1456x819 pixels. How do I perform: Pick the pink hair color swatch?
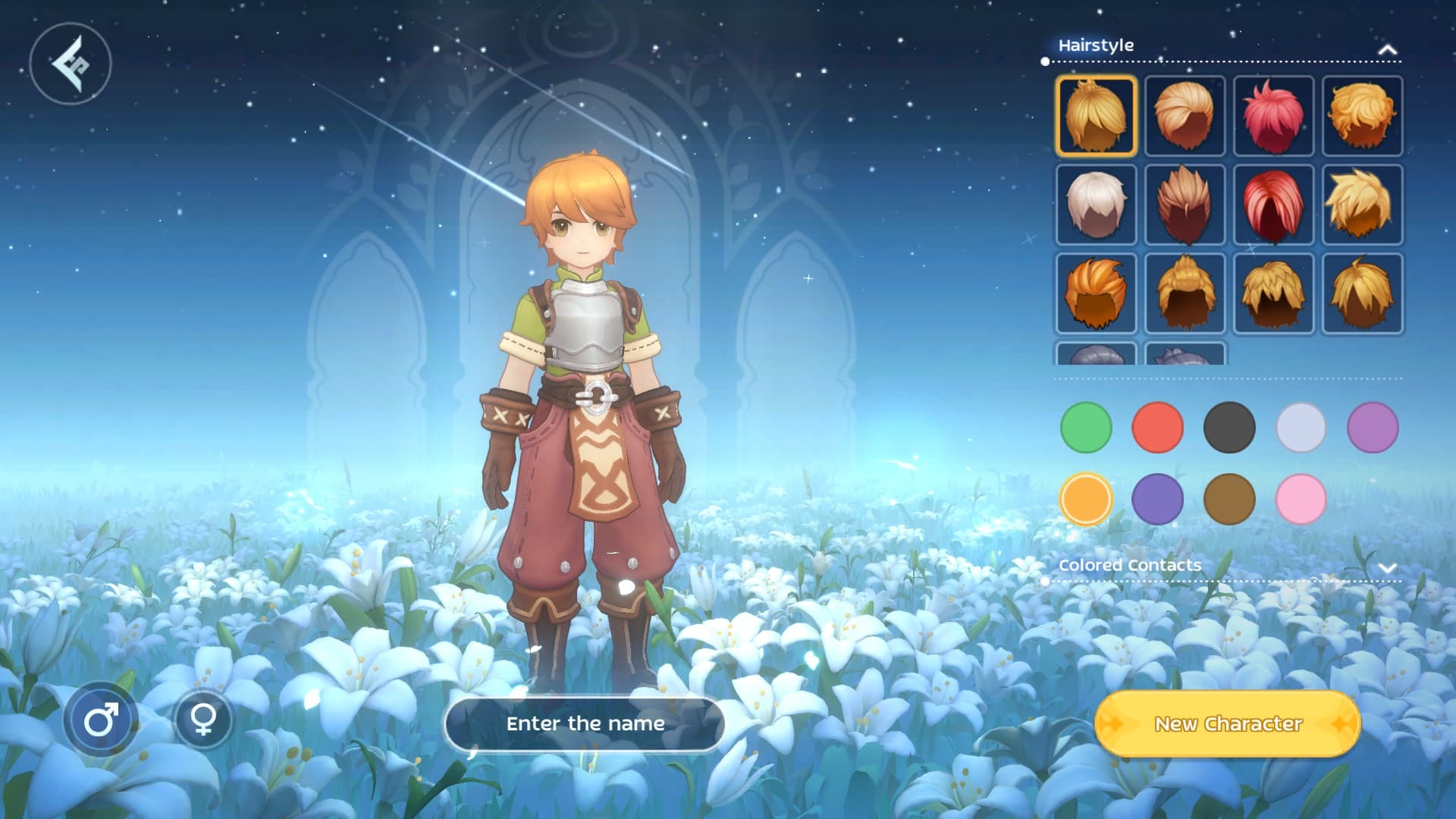point(1301,499)
